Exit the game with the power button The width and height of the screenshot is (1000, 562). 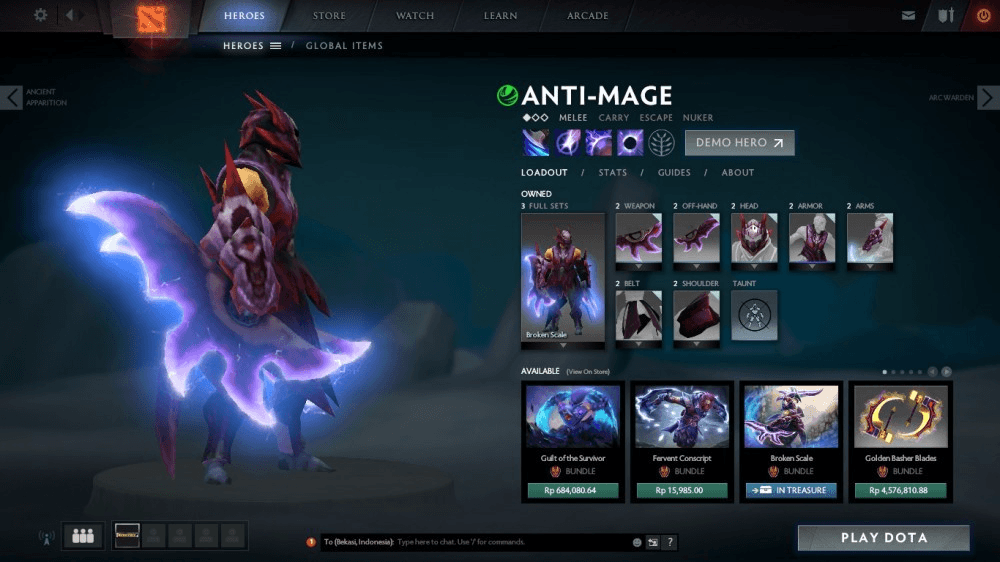click(982, 15)
